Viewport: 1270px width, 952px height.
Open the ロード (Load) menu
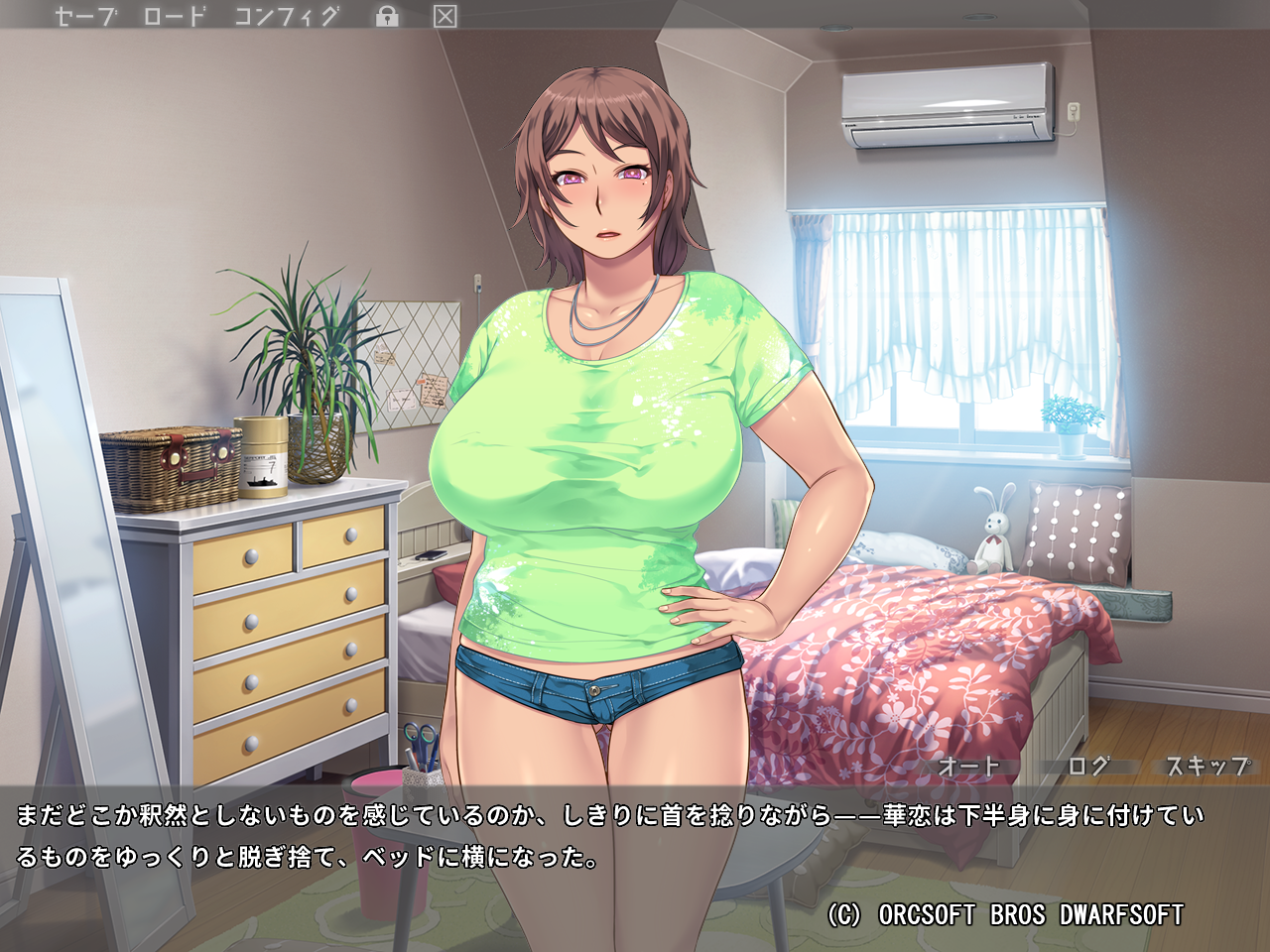175,17
